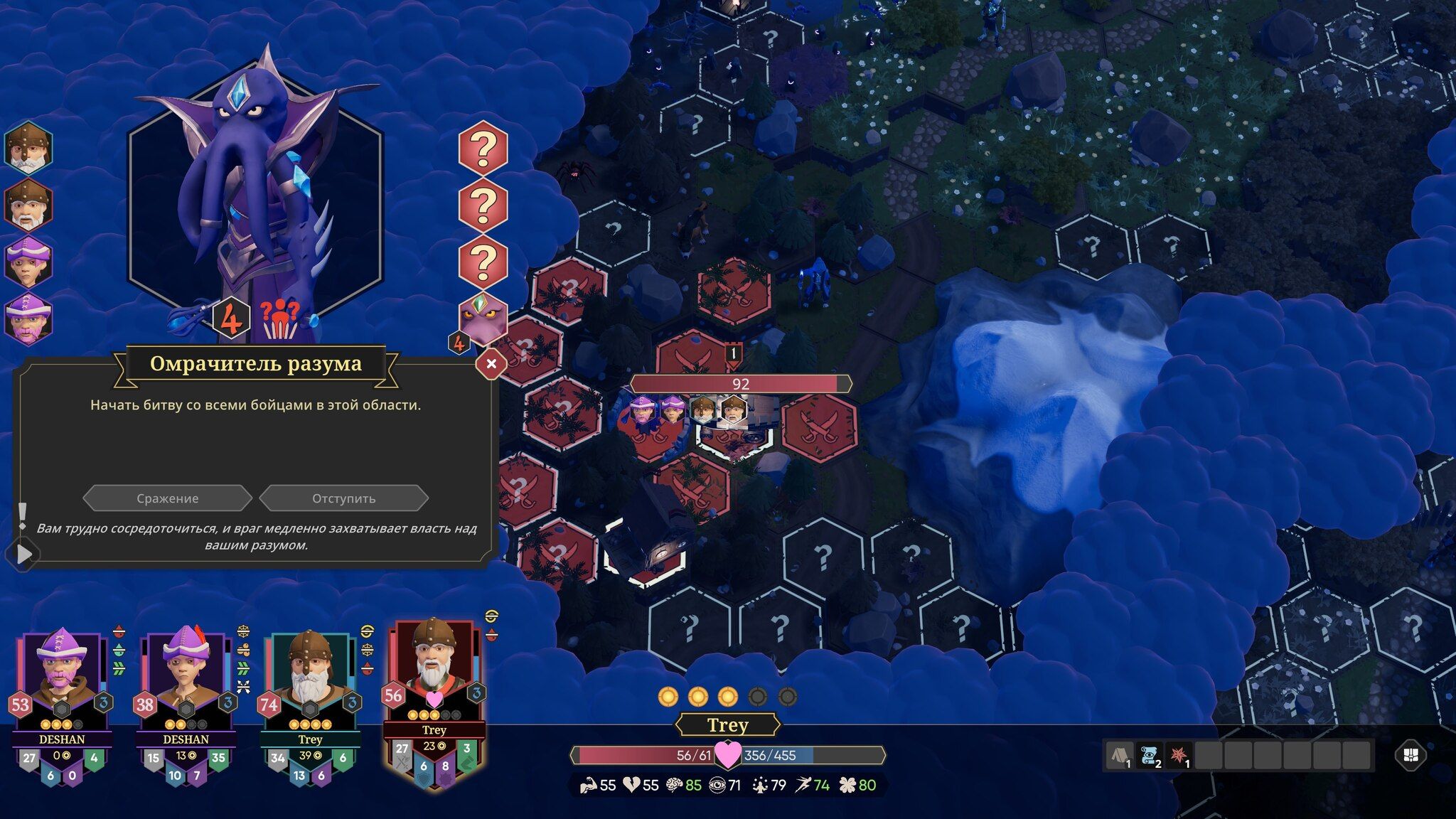Open the backpack button beside the inventory bar
Image resolution: width=1456 pixels, height=819 pixels.
coord(1411,756)
